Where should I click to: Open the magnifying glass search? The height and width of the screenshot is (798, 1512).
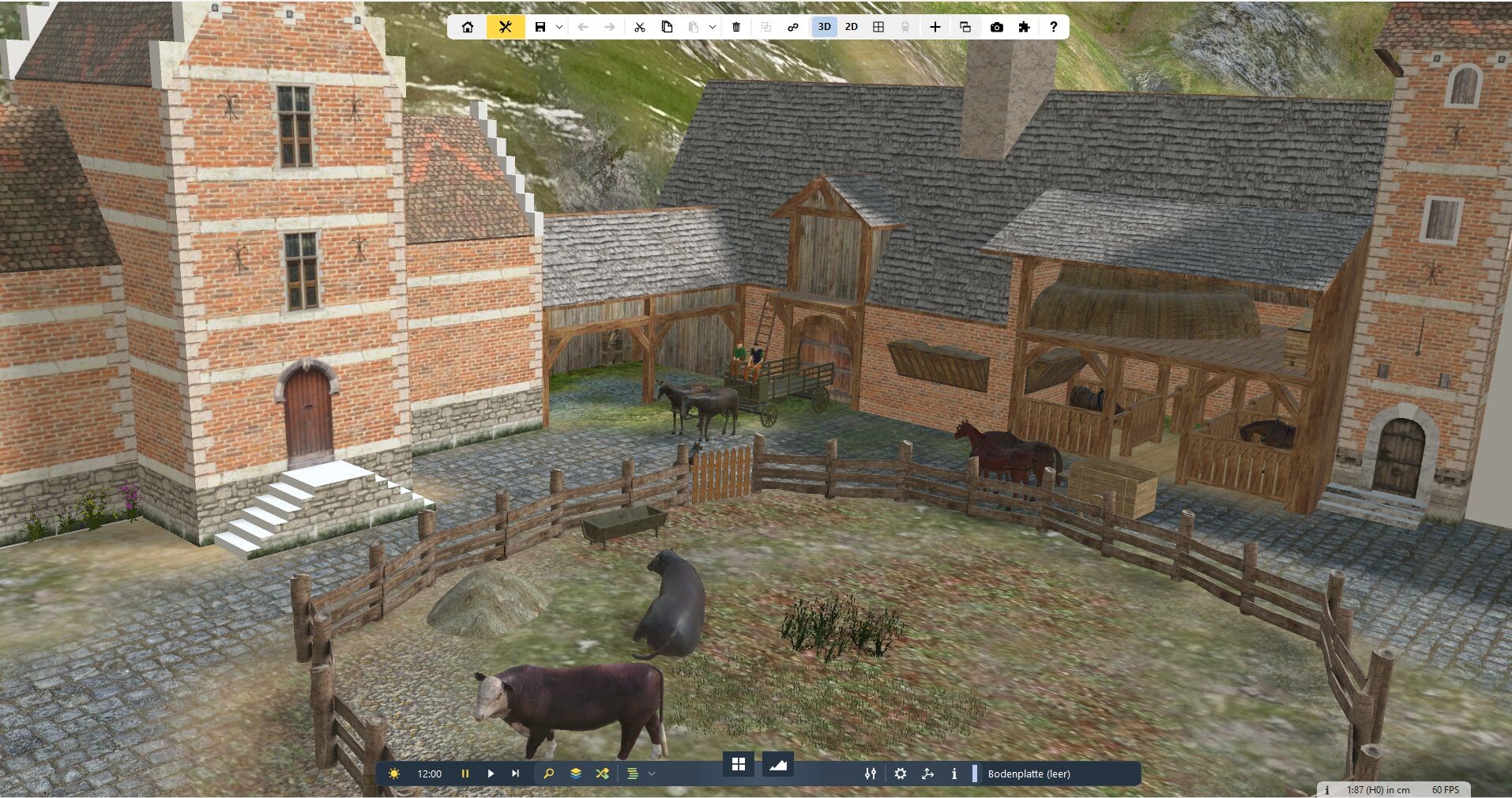[x=549, y=774]
